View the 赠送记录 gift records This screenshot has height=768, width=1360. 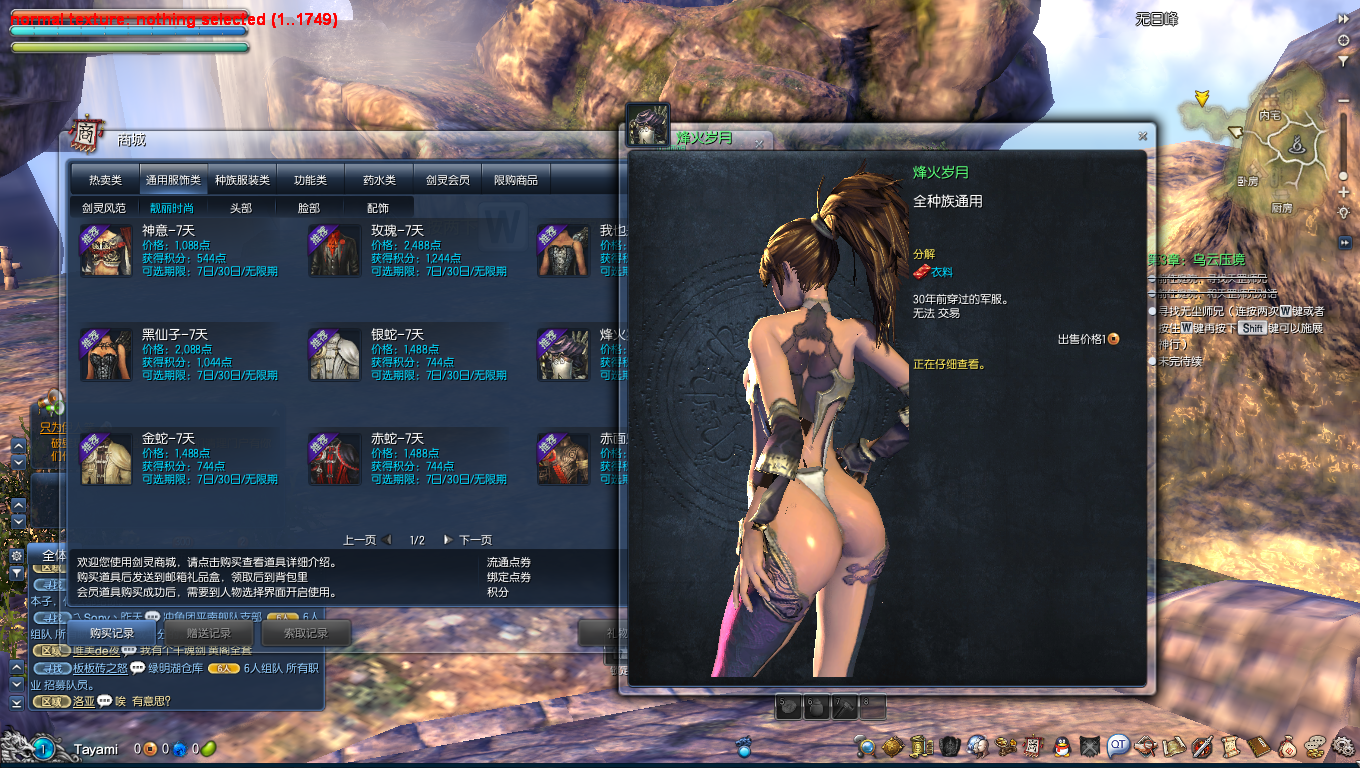(209, 633)
